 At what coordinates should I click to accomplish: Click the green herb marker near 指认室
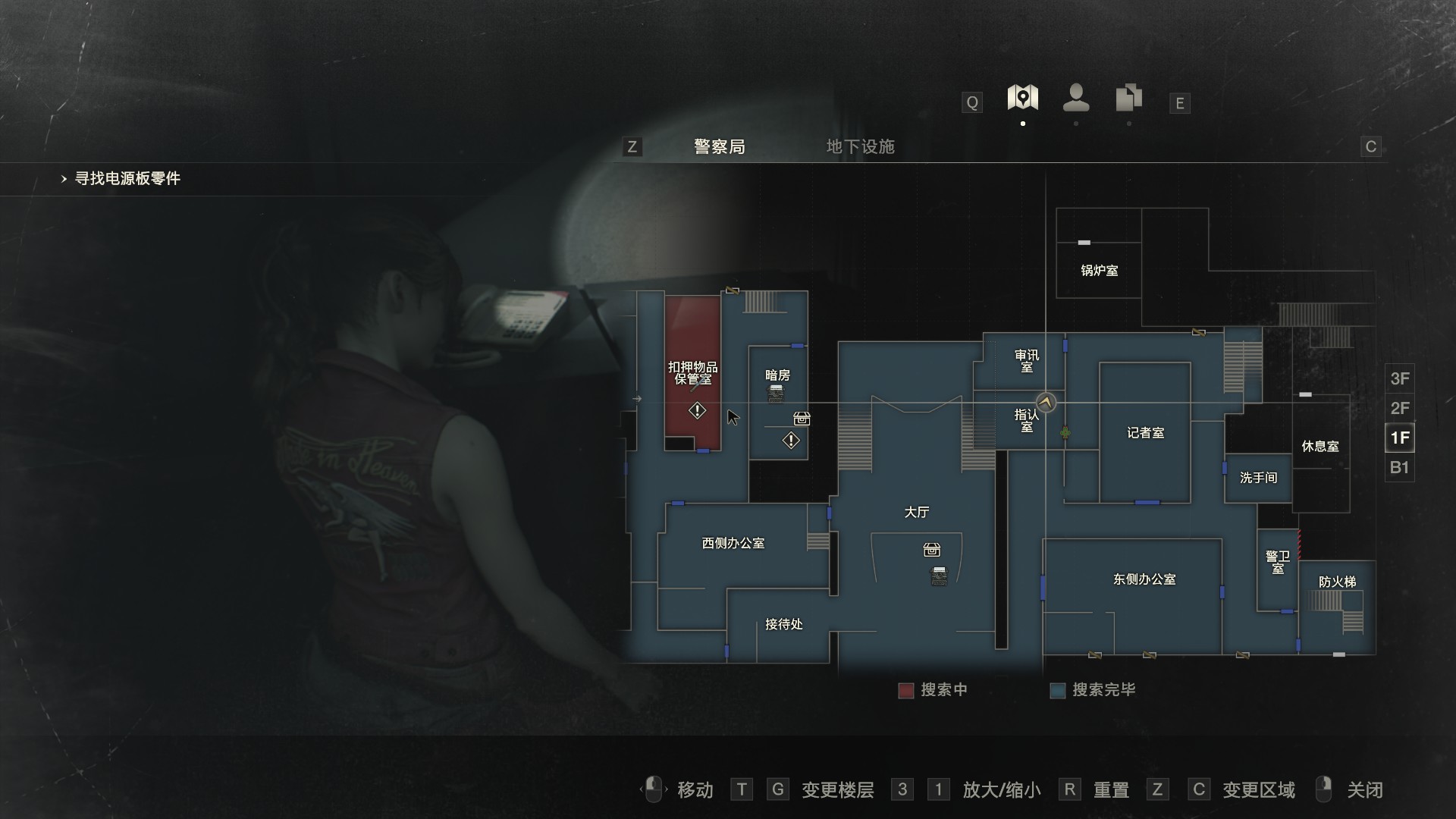(1065, 433)
